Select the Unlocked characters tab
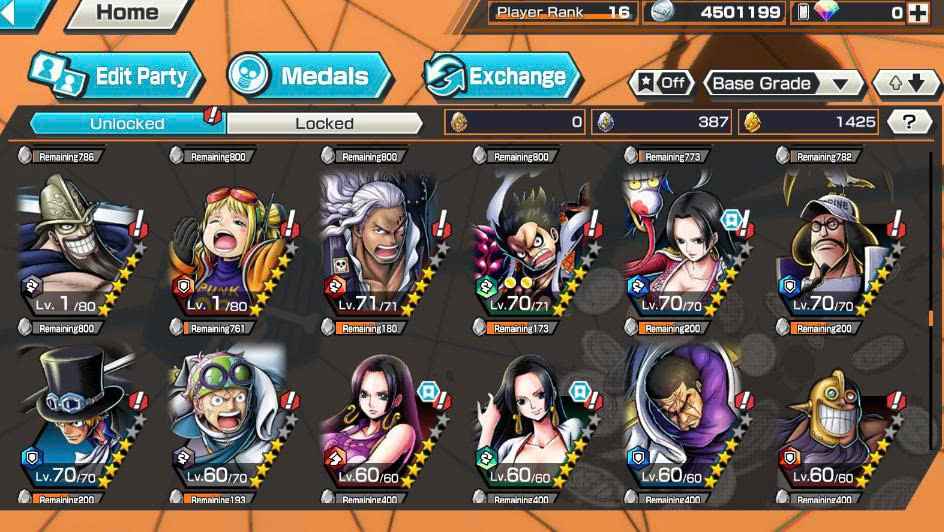This screenshot has height=532, width=944. (x=127, y=123)
